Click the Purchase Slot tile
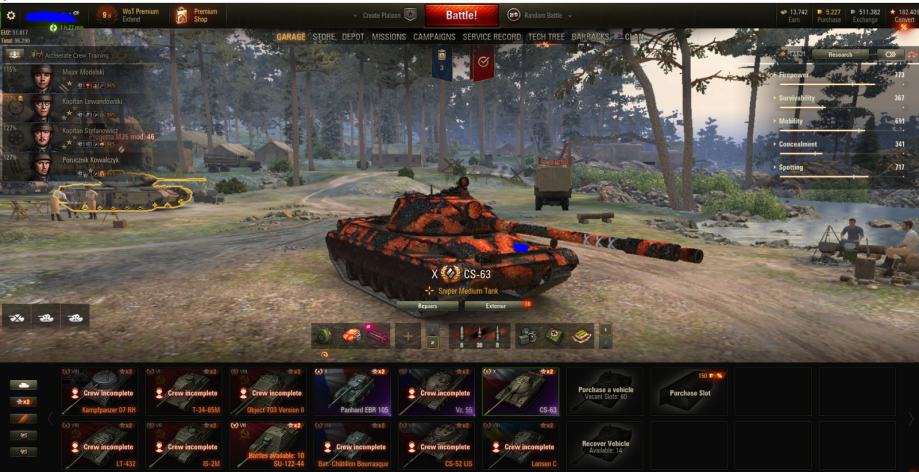919x472 pixels. [691, 391]
